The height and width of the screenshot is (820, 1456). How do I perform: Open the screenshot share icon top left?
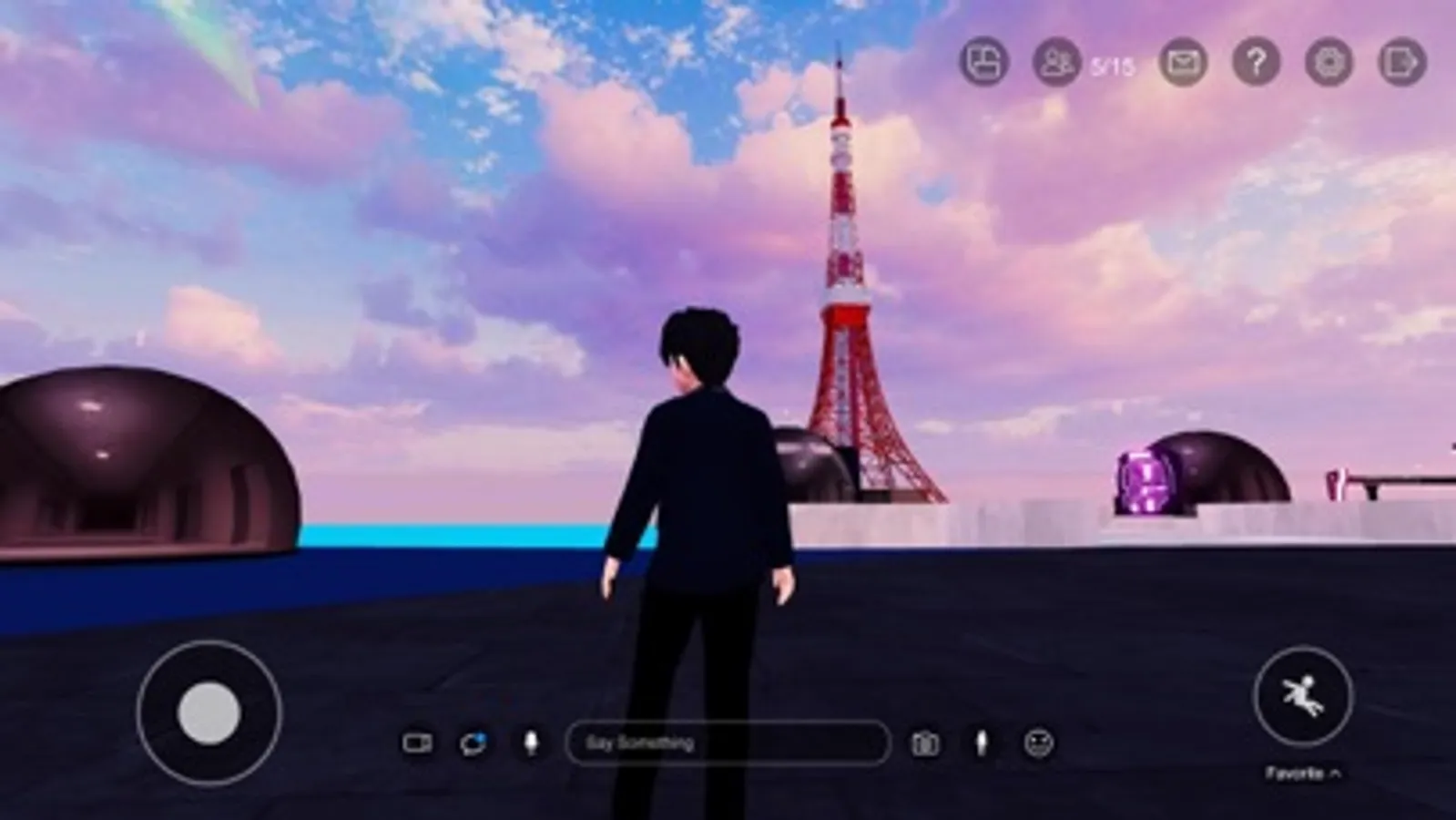(983, 62)
